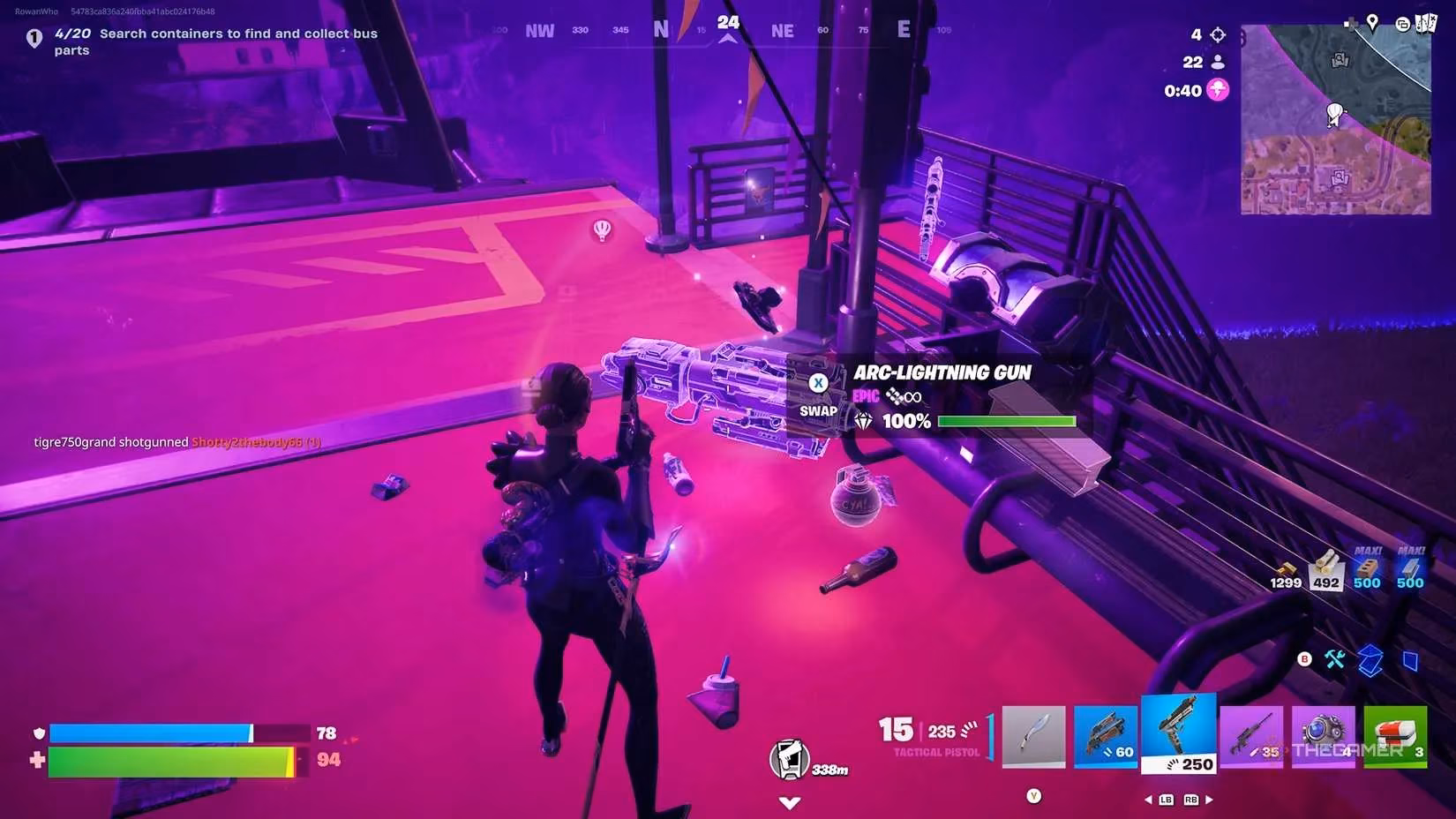Image resolution: width=1456 pixels, height=819 pixels.
Task: Click the Y button prompt below the hotbar
Action: pyautogui.click(x=1033, y=794)
